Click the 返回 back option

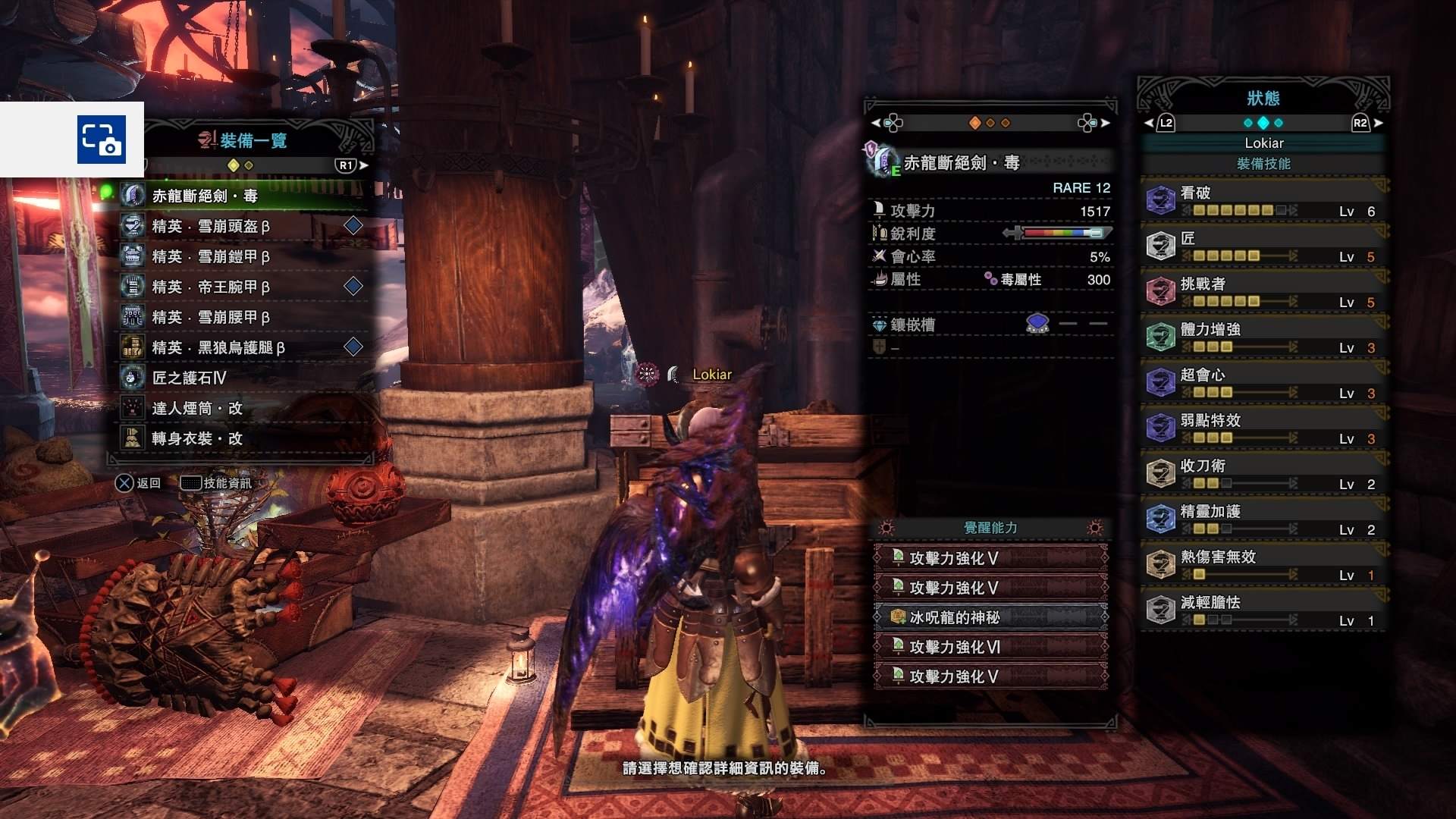[x=139, y=483]
